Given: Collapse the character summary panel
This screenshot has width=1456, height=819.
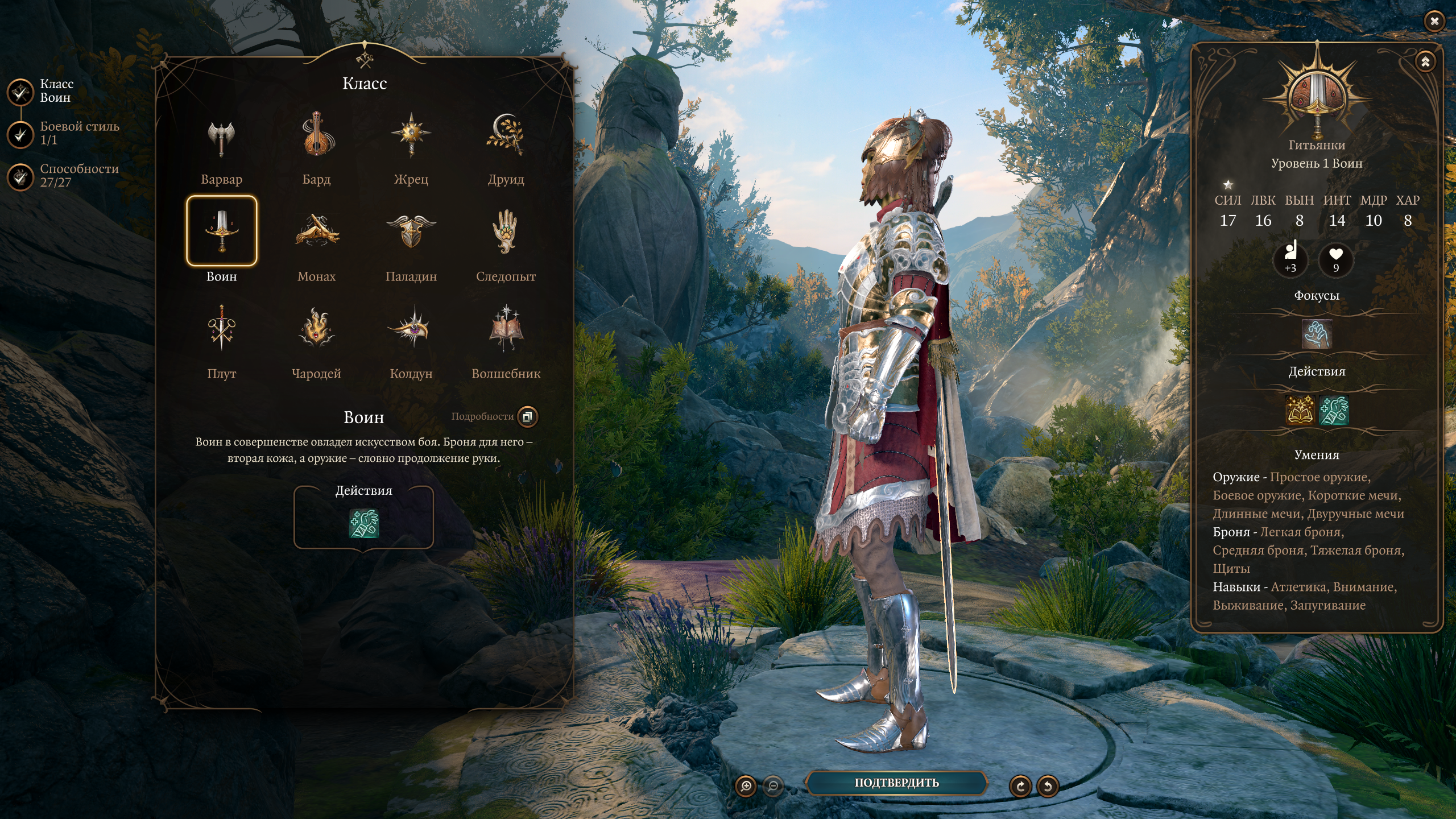Looking at the screenshot, I should pos(1425,62).
